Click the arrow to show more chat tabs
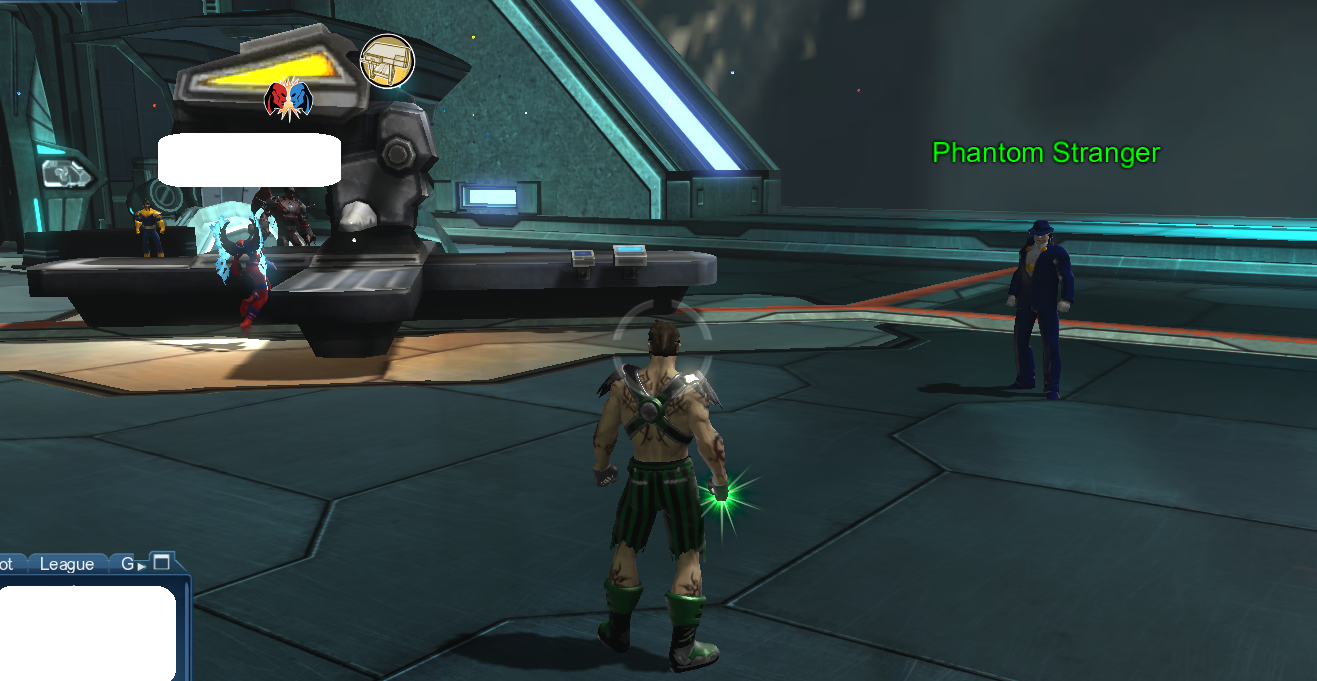1317x681 pixels. 141,566
